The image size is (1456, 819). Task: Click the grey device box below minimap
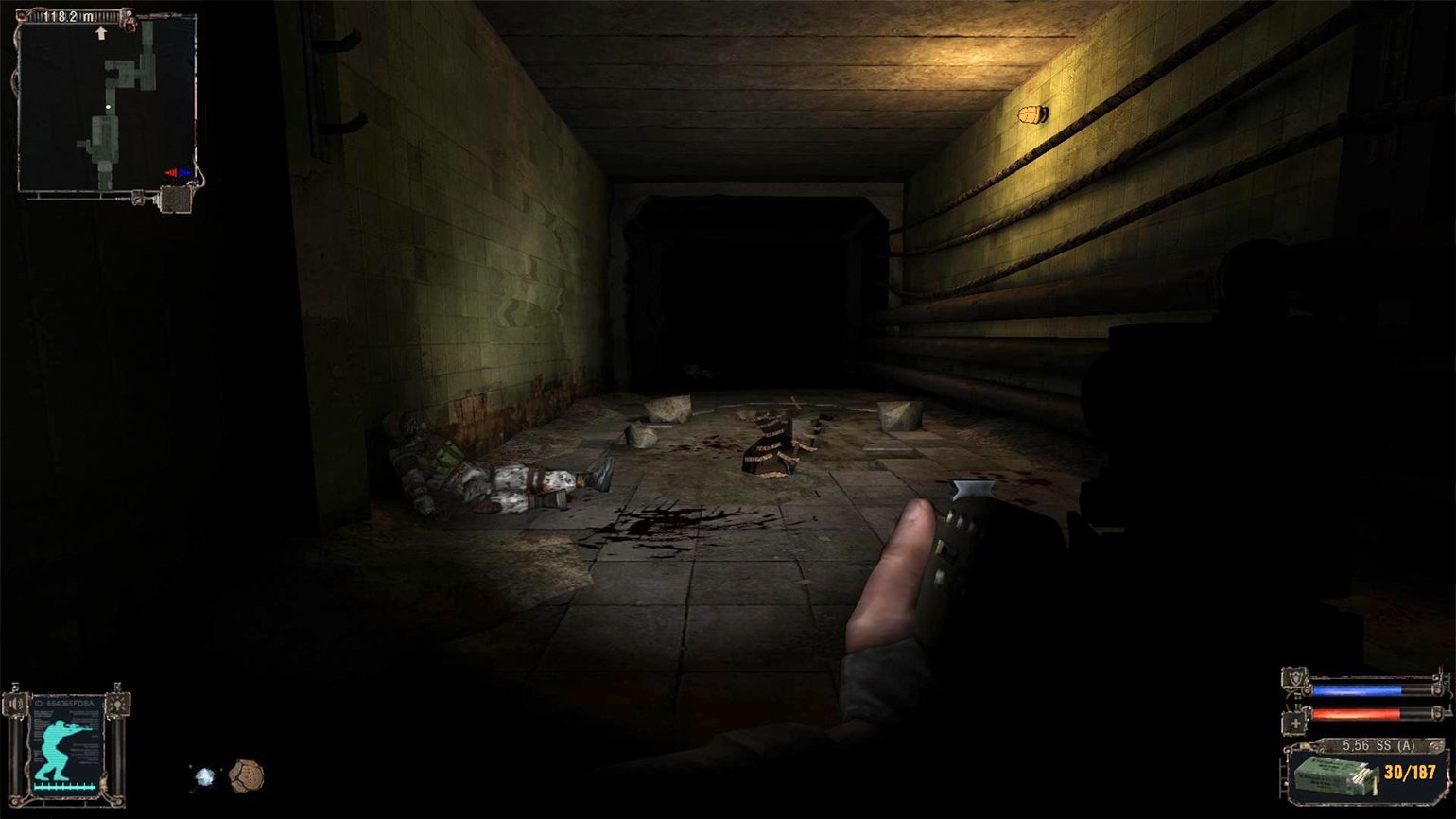(177, 199)
